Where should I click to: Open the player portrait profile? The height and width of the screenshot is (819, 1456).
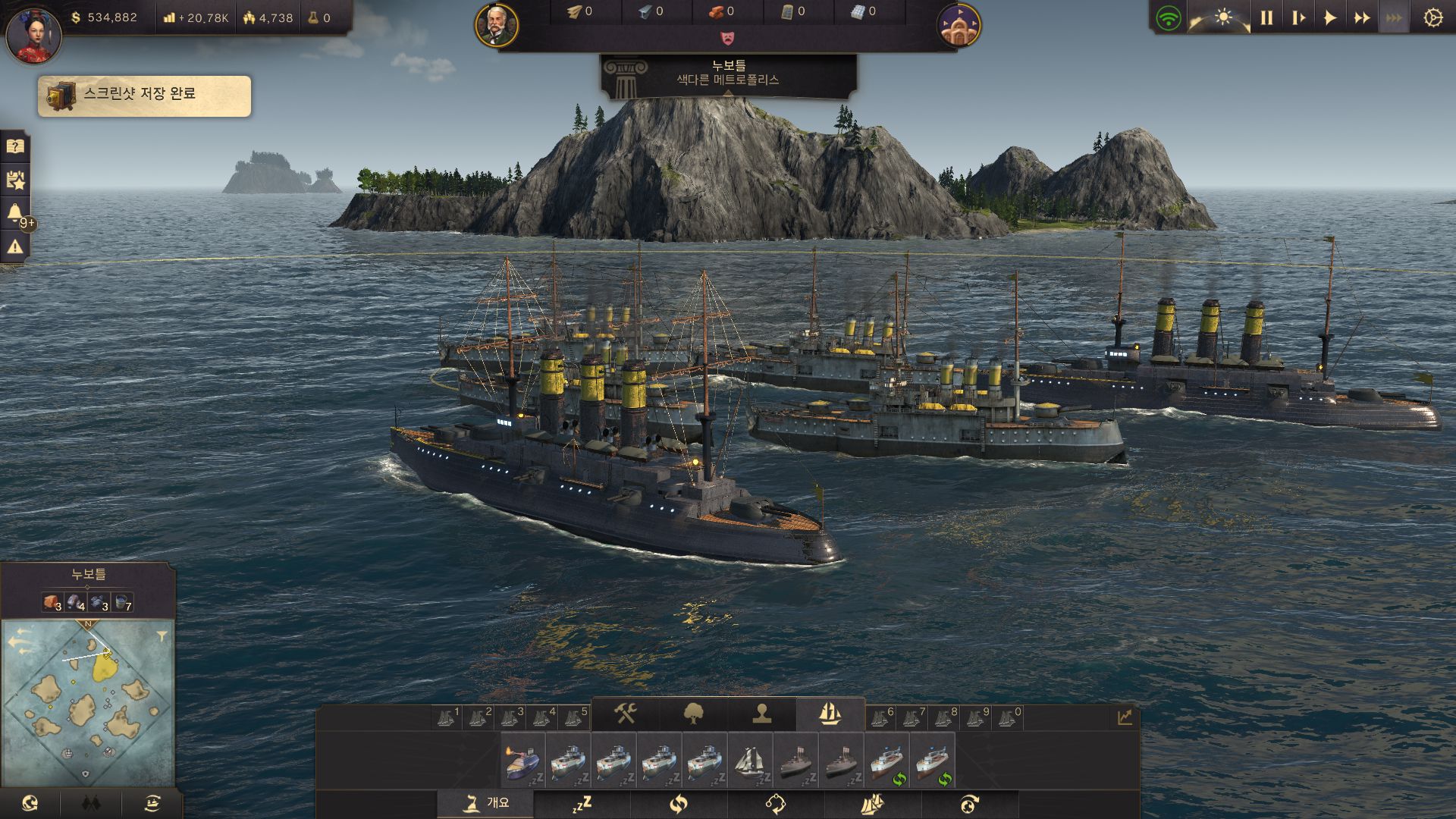click(x=33, y=35)
